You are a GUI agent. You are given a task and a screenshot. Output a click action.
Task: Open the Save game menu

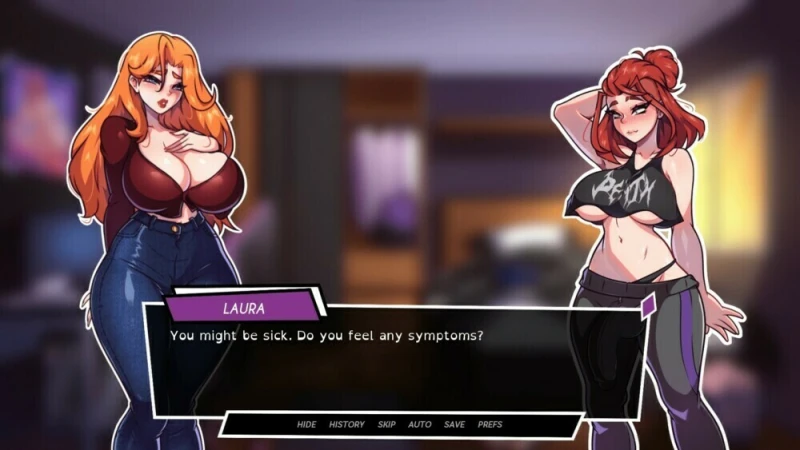click(x=454, y=424)
